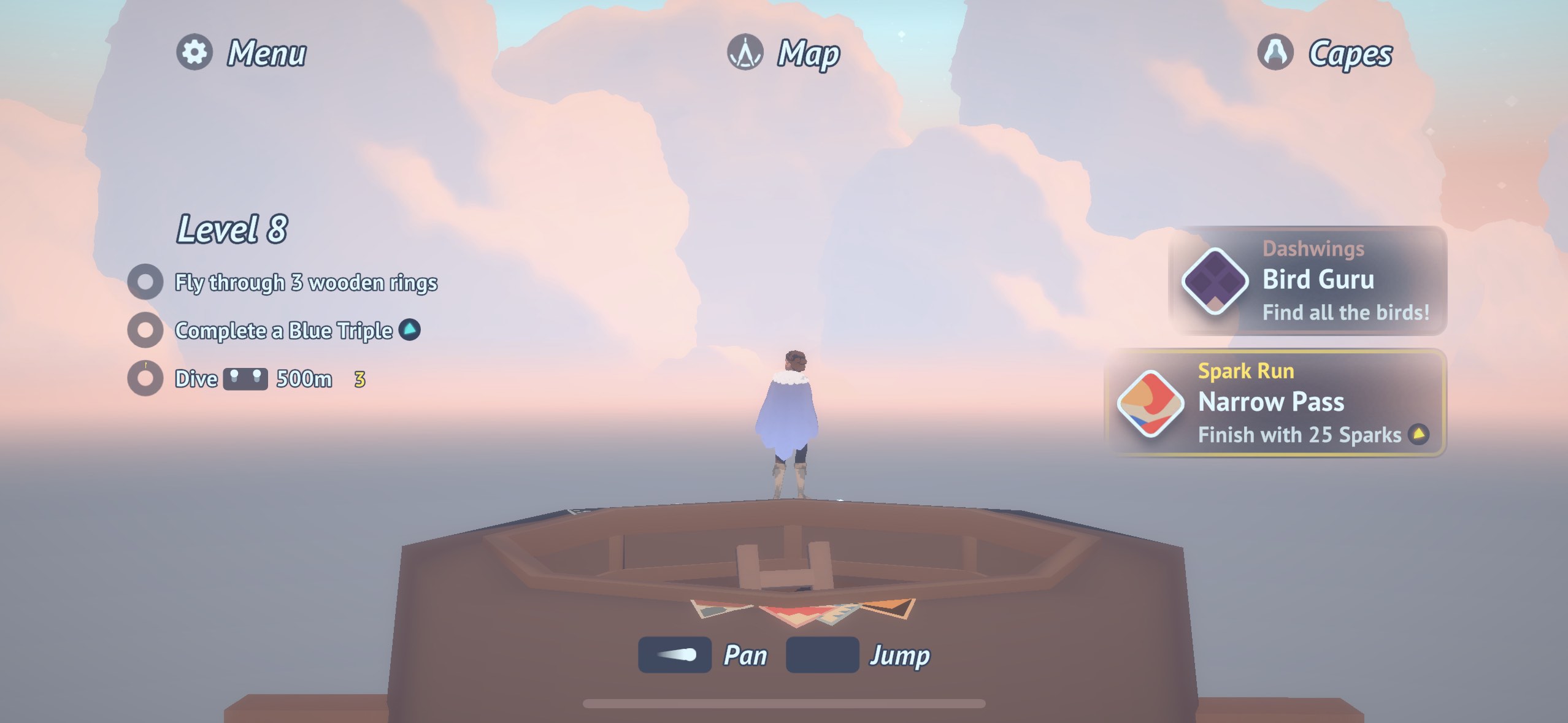The width and height of the screenshot is (1568, 723).
Task: Choose the Narrow Pass Spark Run card
Action: click(x=1276, y=403)
